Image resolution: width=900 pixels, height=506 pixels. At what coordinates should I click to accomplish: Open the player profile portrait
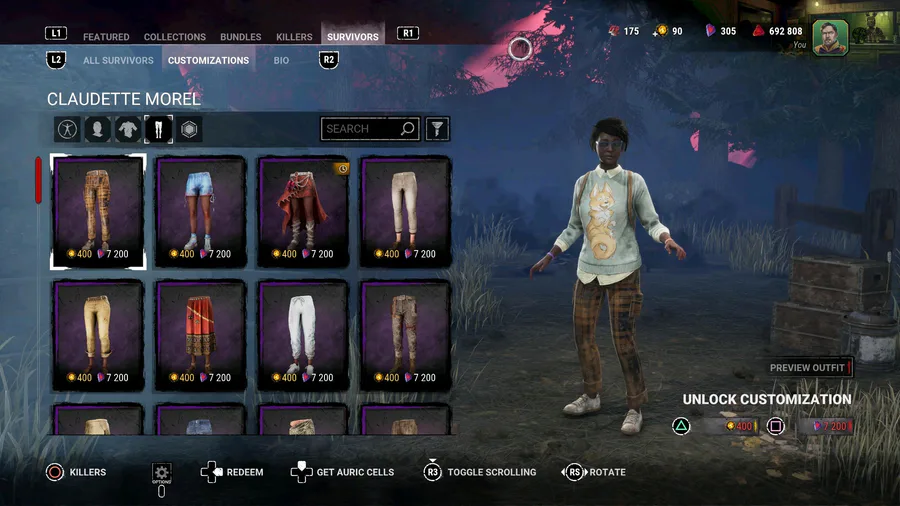click(829, 37)
